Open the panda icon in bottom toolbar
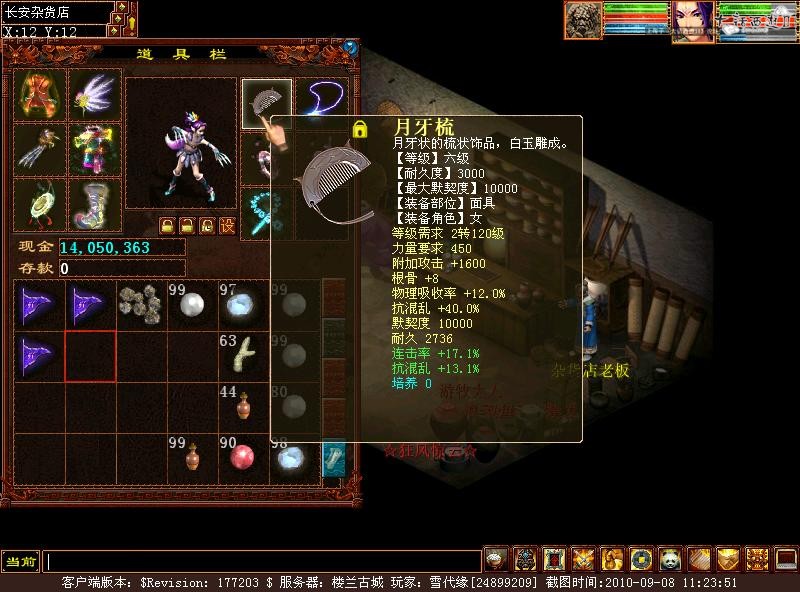Viewport: 800px width, 592px height. coord(670,559)
